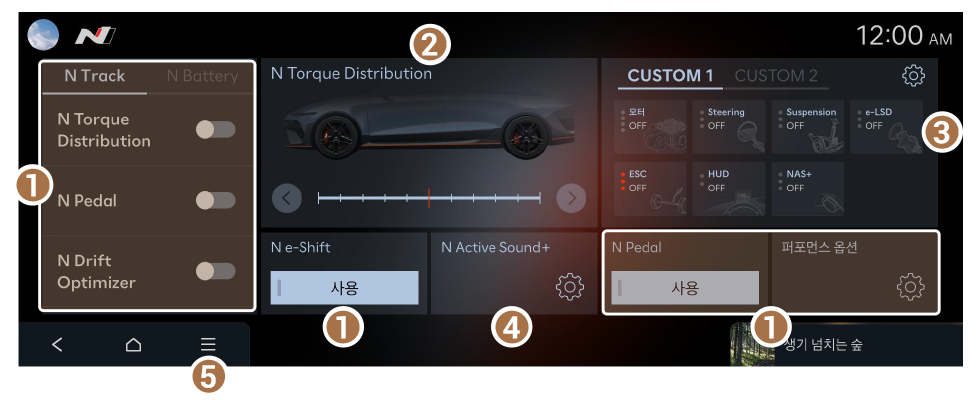Click the right arrow of torque distribution

571,198
